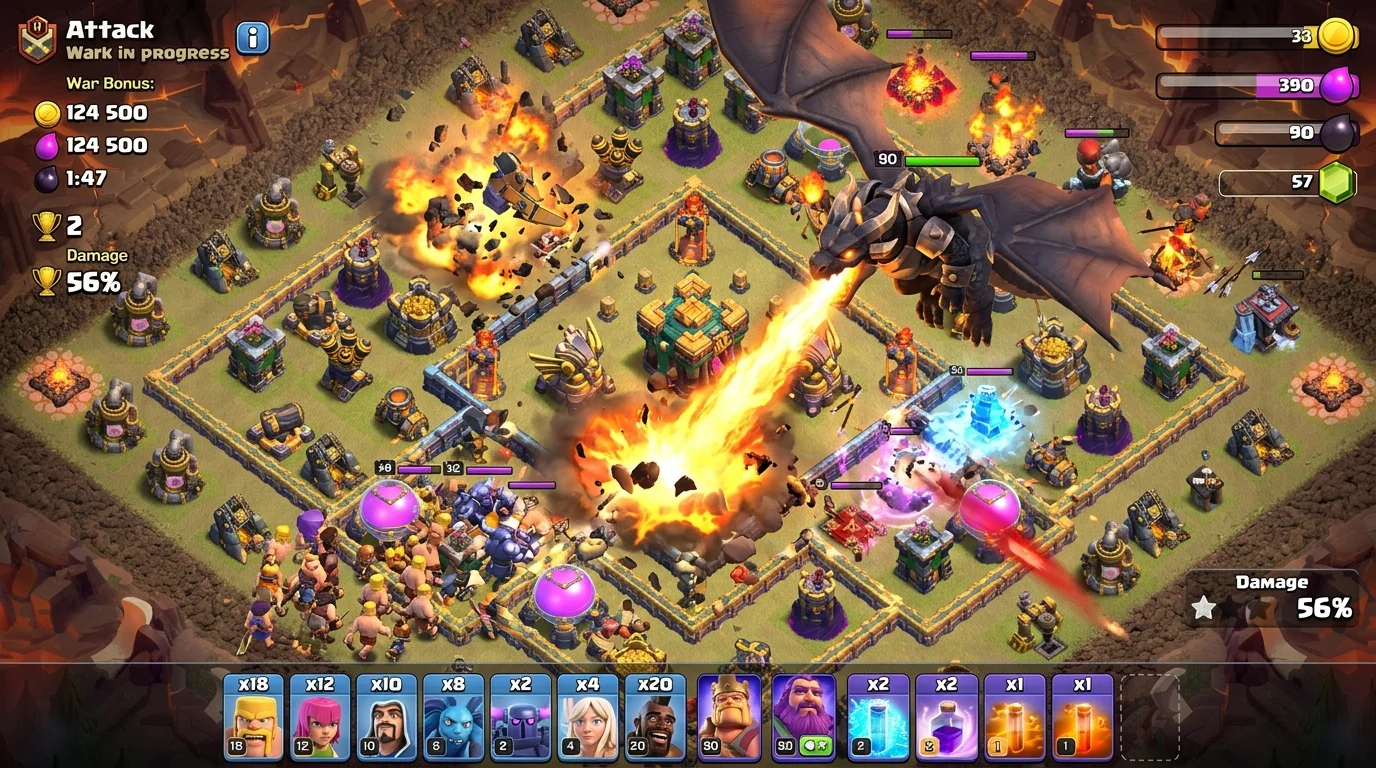Select the x2 purple Rage spell flask
The height and width of the screenshot is (768, 1376).
tap(947, 715)
